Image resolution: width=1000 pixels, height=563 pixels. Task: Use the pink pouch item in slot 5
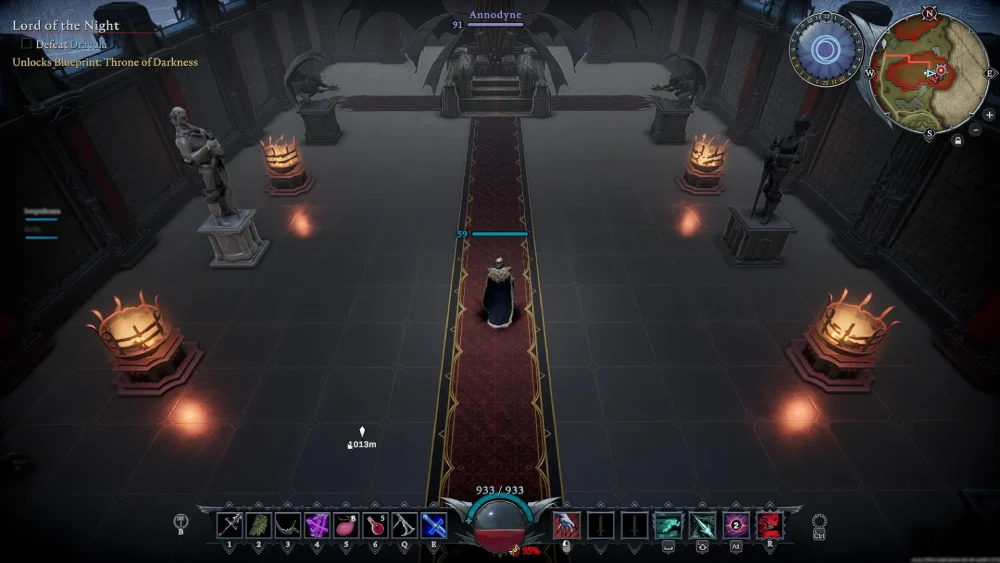tap(347, 524)
